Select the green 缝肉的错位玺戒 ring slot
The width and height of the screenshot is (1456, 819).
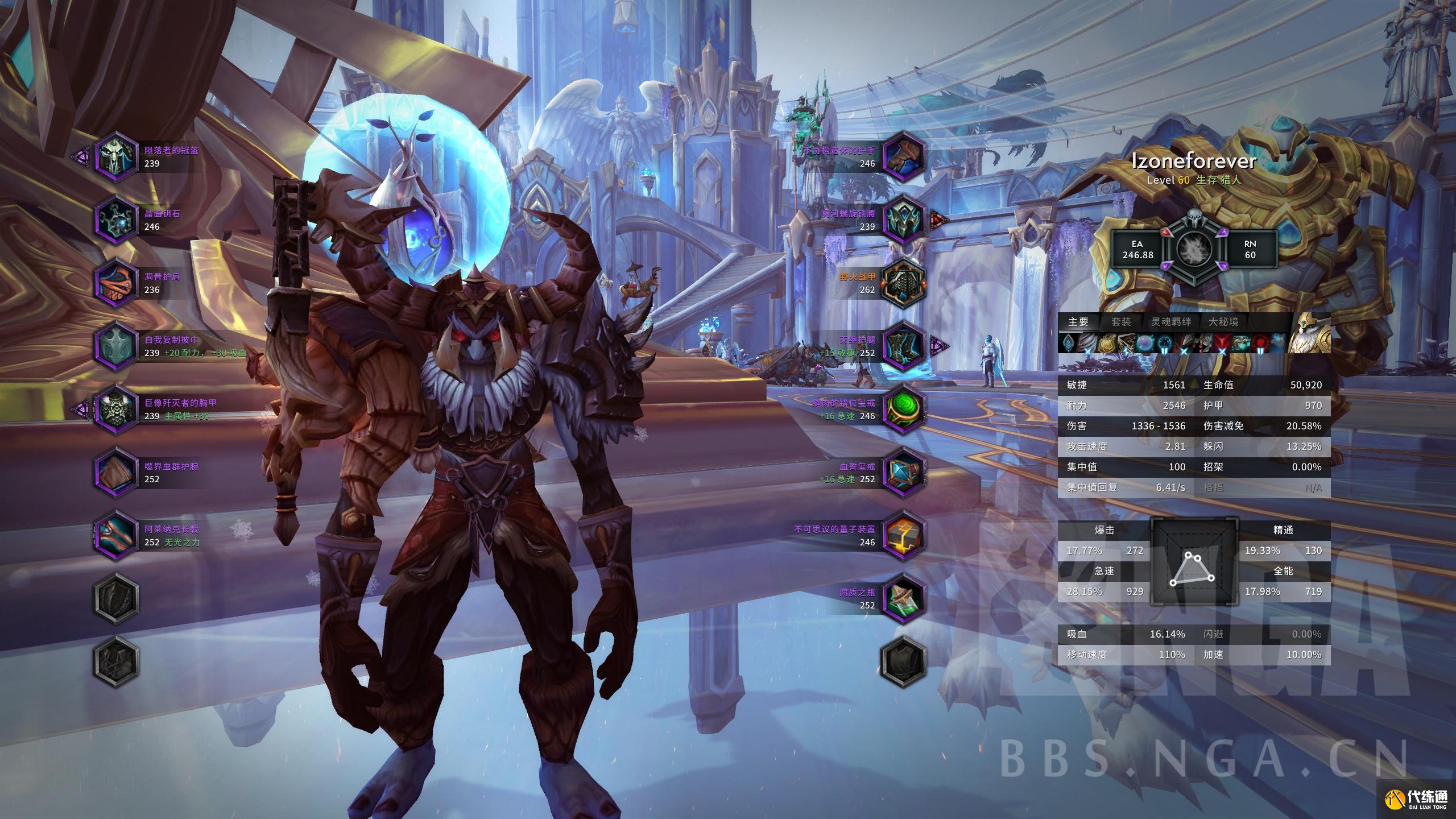click(903, 408)
